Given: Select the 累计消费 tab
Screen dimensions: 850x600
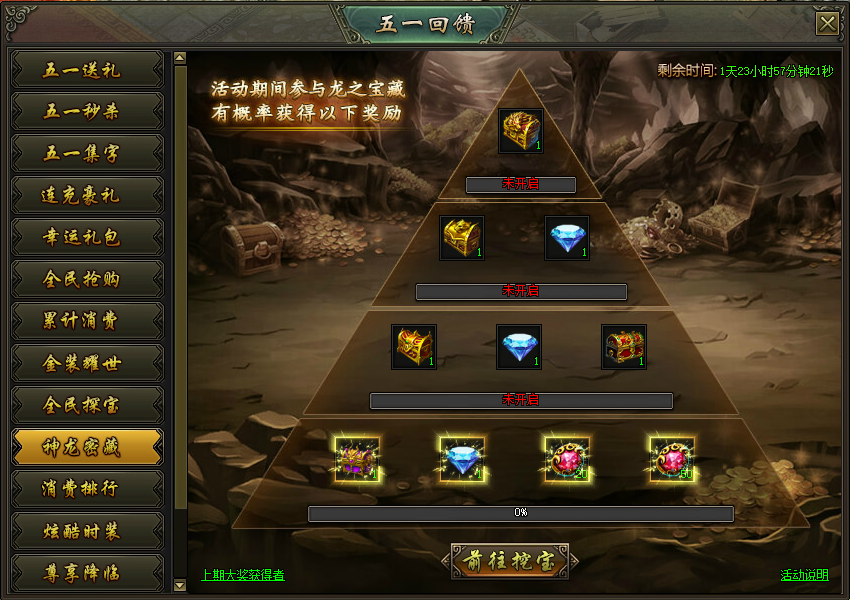Looking at the screenshot, I should click(x=87, y=321).
